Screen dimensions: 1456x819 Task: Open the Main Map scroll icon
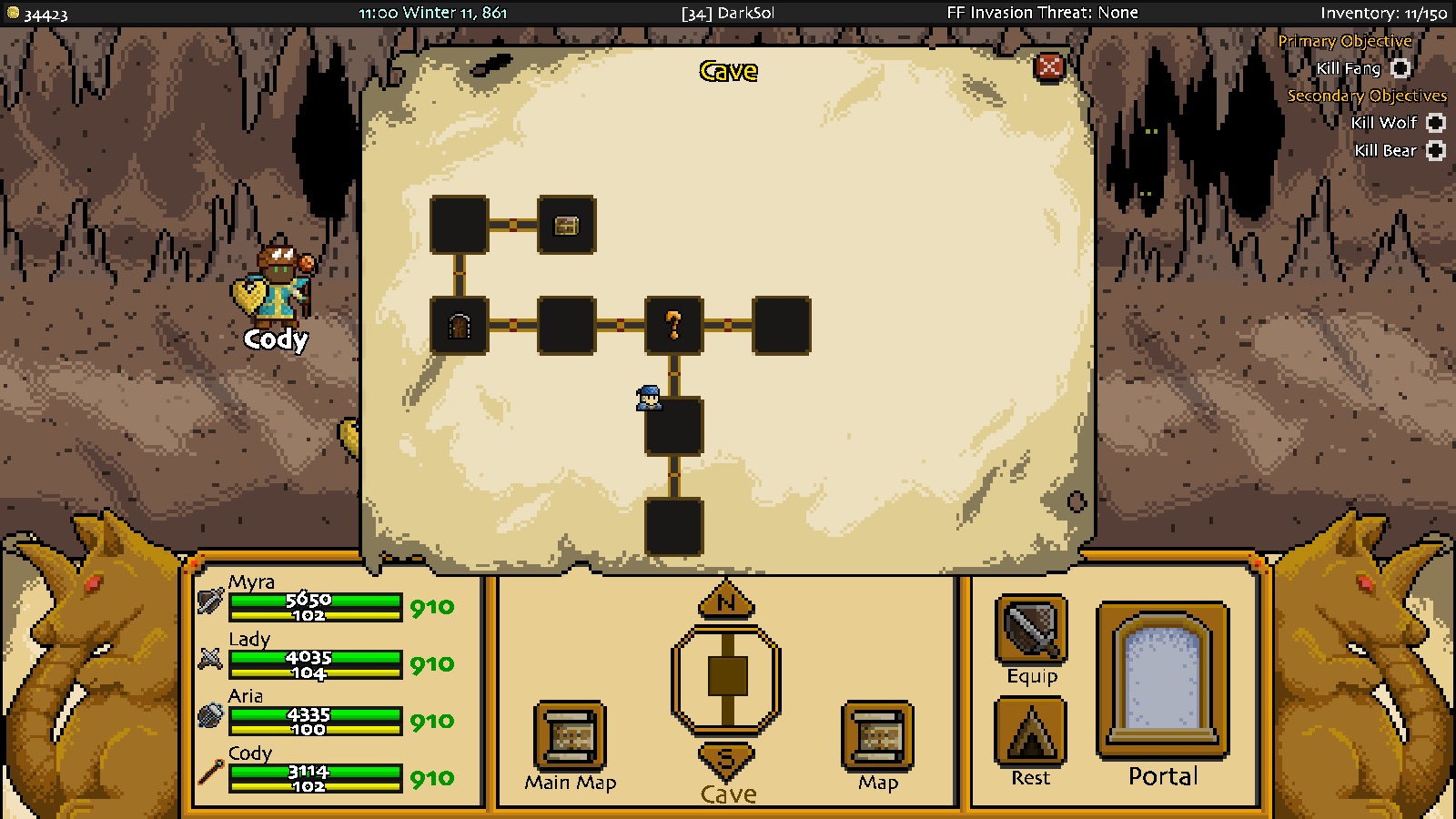(x=569, y=733)
